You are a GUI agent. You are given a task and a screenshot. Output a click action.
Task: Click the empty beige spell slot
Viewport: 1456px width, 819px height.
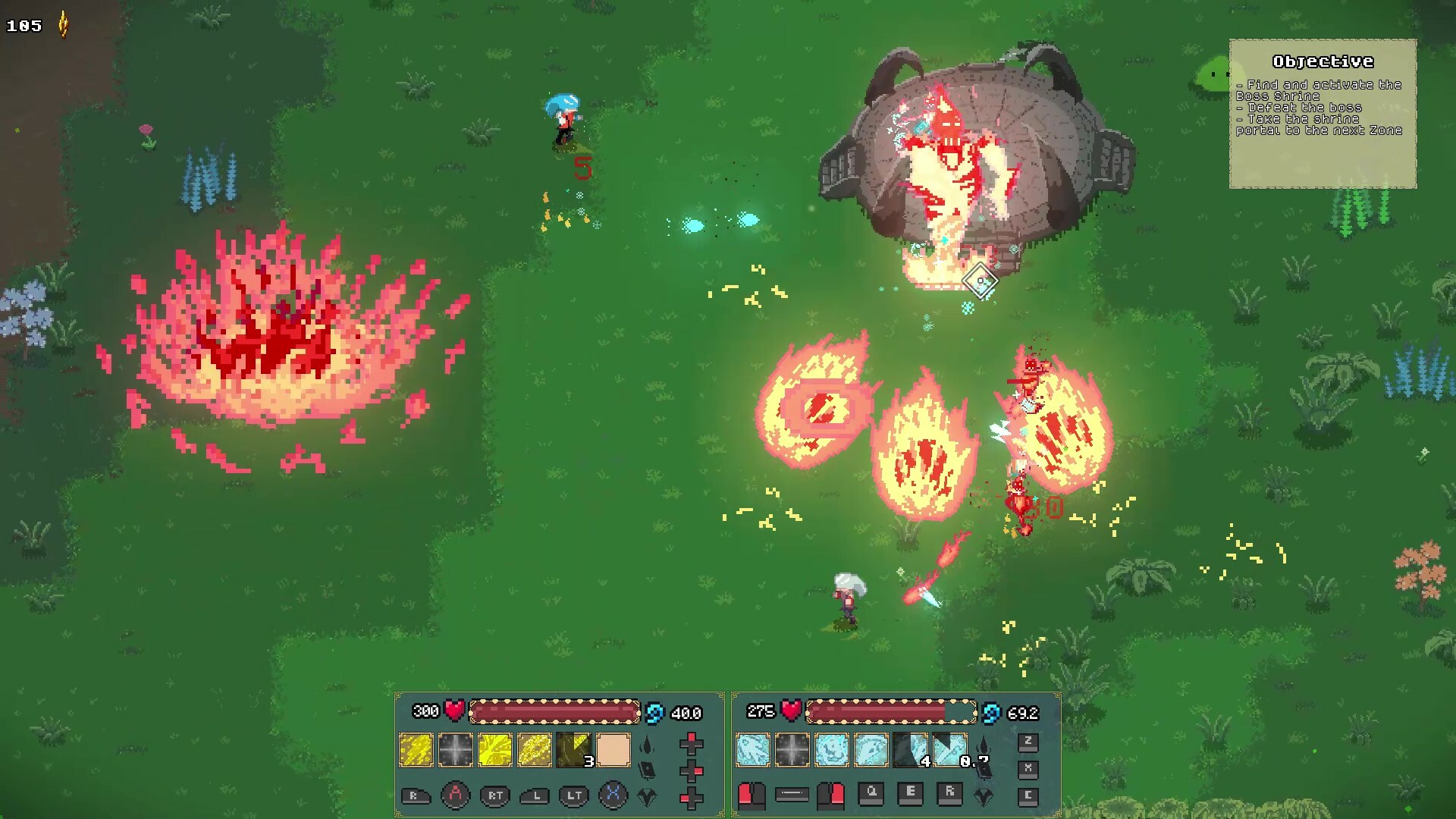point(613,749)
